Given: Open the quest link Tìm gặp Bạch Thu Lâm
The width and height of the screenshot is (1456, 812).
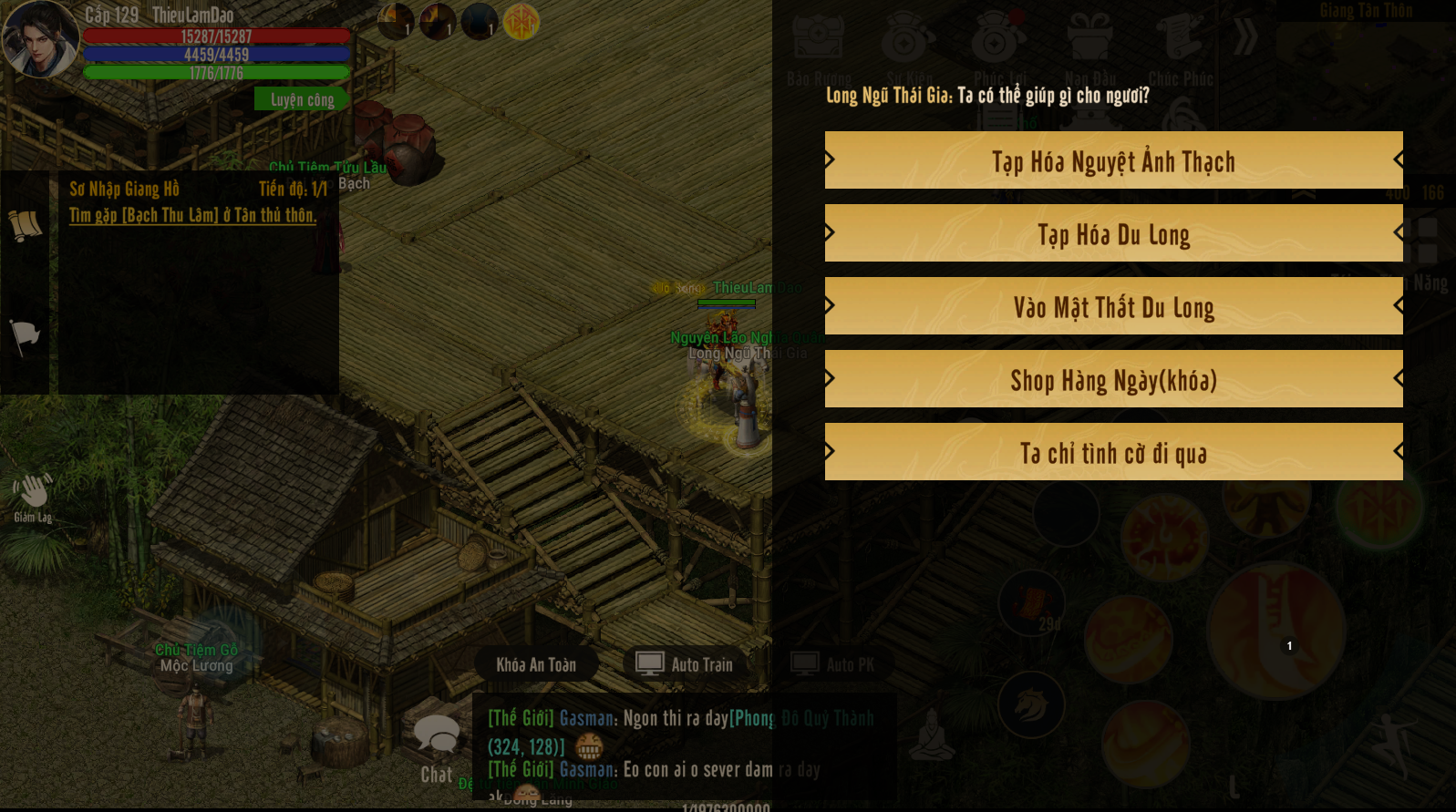Looking at the screenshot, I should click(x=193, y=215).
